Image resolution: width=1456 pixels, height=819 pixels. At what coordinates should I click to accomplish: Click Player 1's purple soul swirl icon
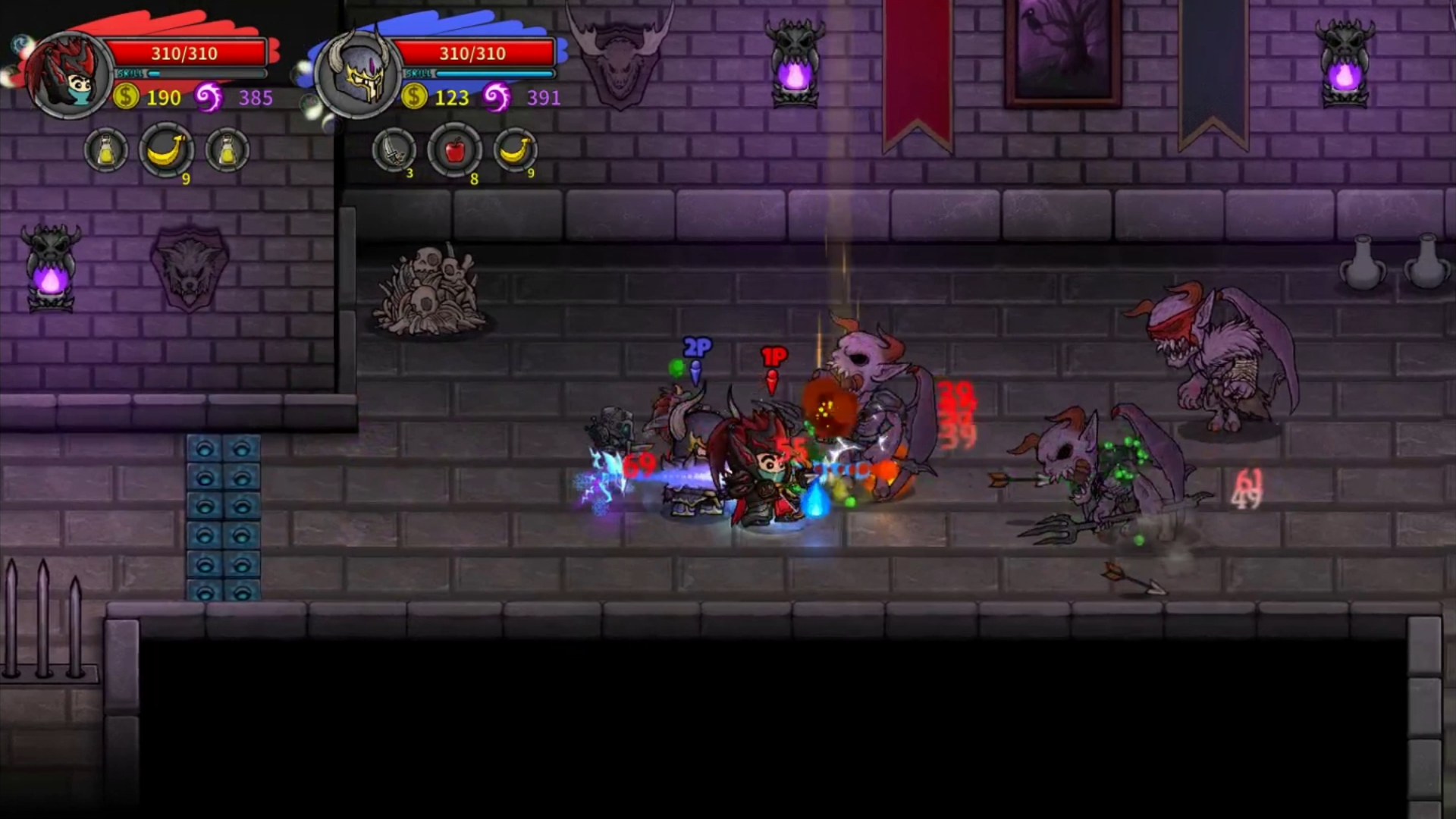pyautogui.click(x=210, y=97)
